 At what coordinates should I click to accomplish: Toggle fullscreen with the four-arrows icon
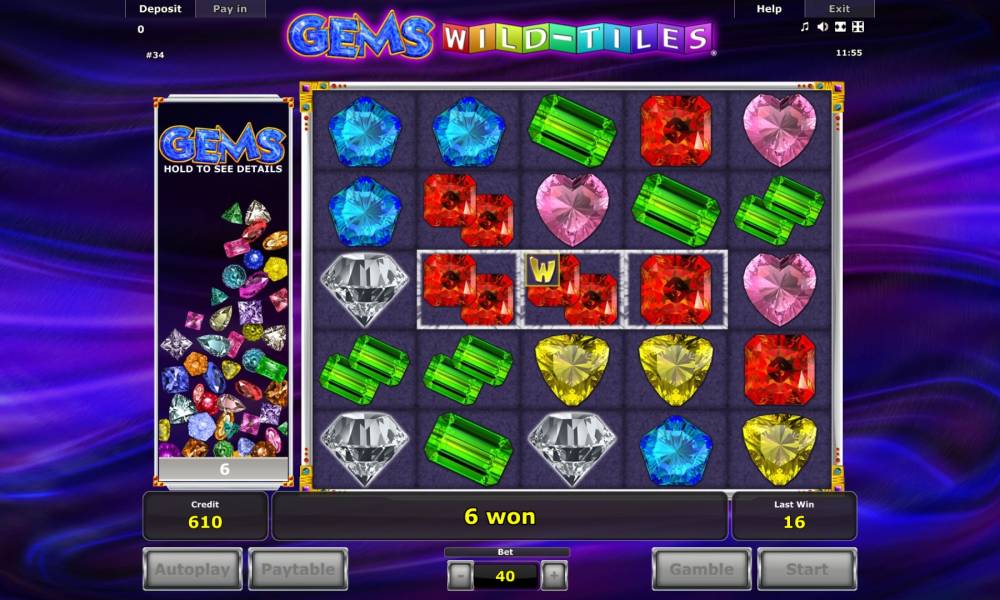coord(857,27)
